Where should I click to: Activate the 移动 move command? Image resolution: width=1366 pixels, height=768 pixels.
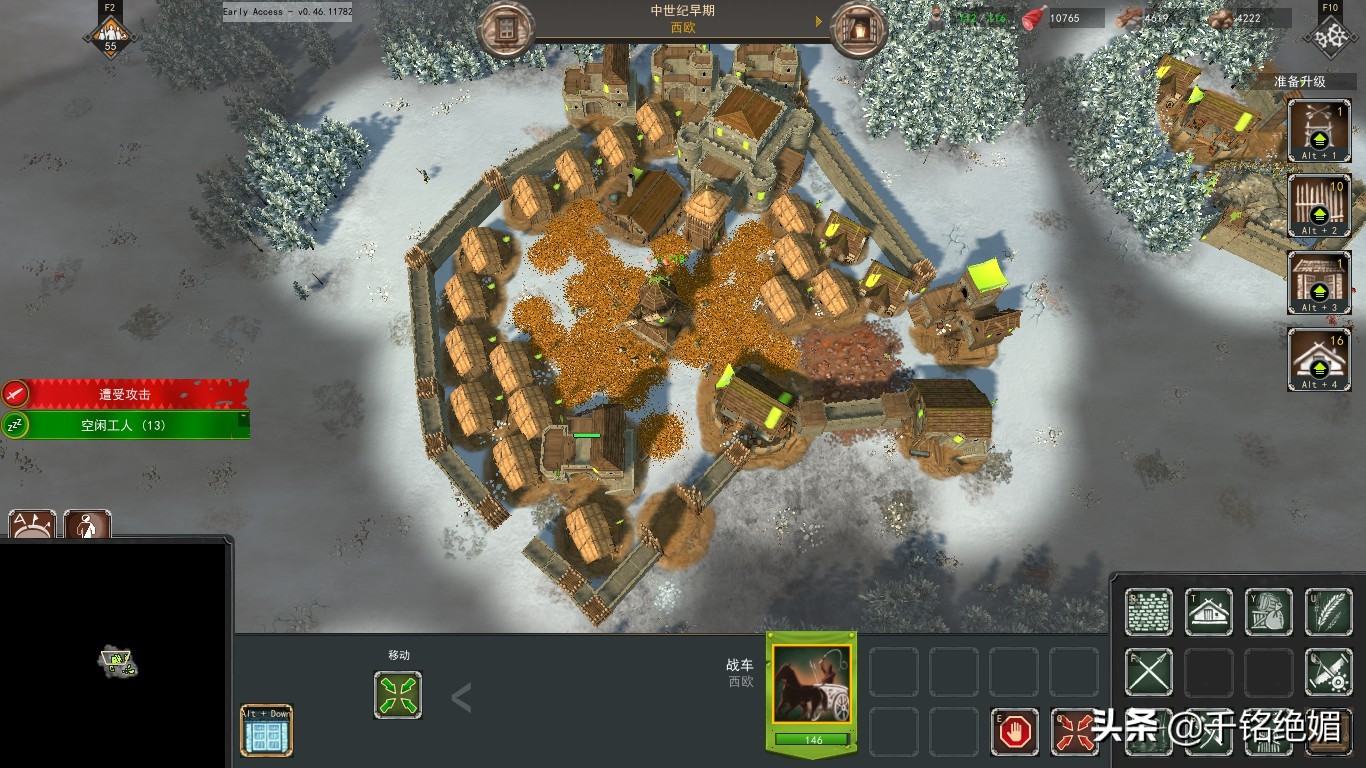pos(398,695)
